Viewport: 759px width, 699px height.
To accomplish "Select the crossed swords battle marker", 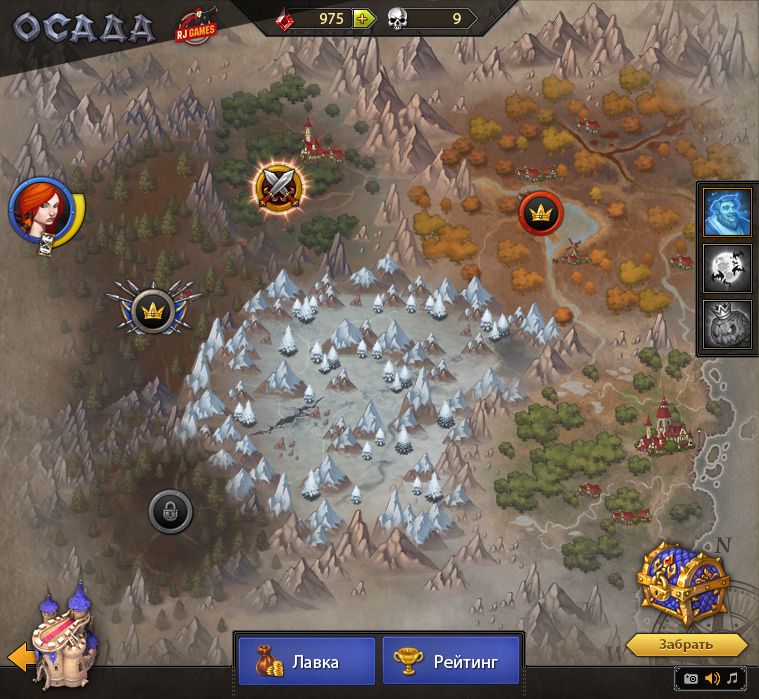I will click(278, 184).
